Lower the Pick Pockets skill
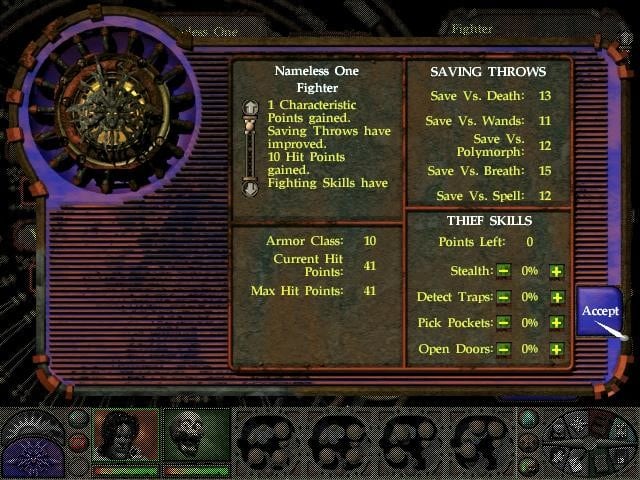Image resolution: width=640 pixels, height=480 pixels. pos(504,323)
